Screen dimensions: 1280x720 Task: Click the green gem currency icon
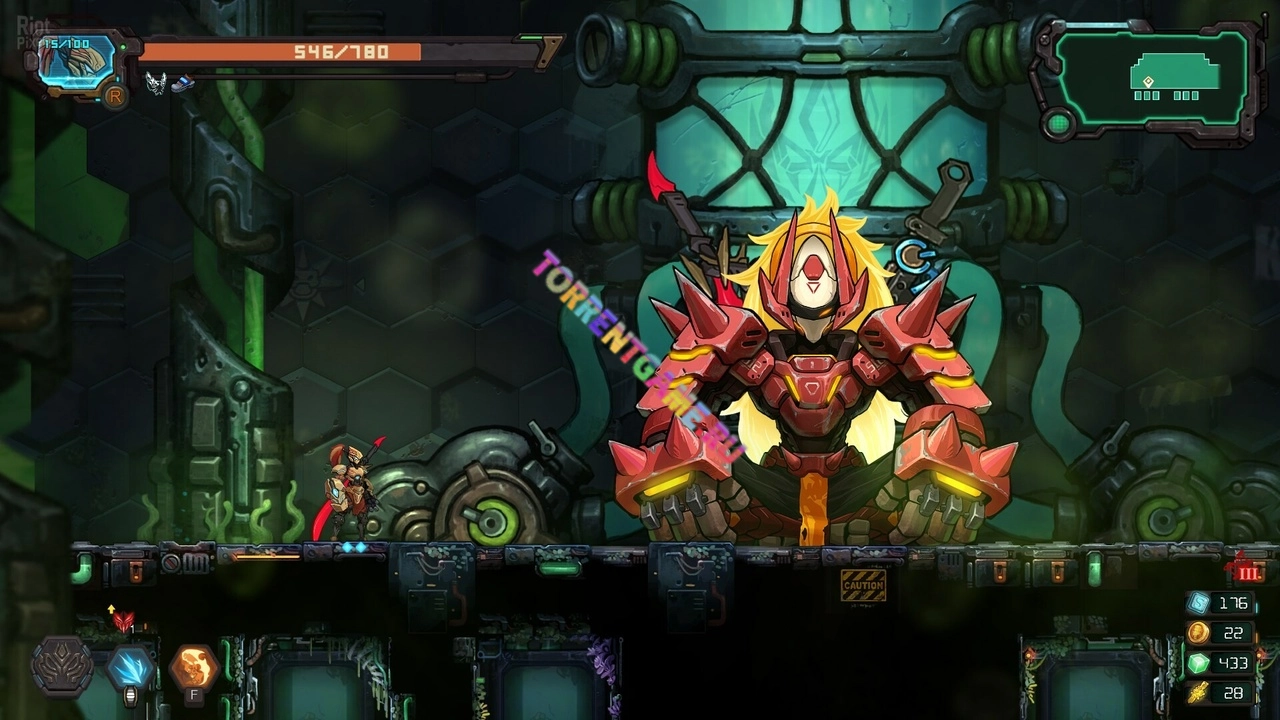click(1198, 663)
